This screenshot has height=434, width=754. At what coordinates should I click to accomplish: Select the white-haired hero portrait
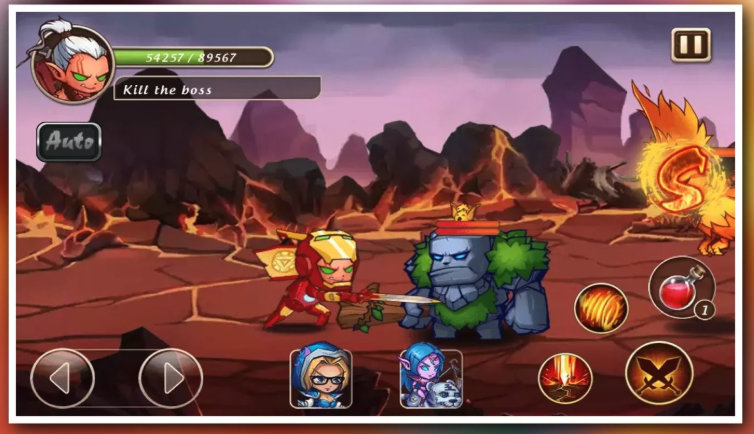[71, 64]
